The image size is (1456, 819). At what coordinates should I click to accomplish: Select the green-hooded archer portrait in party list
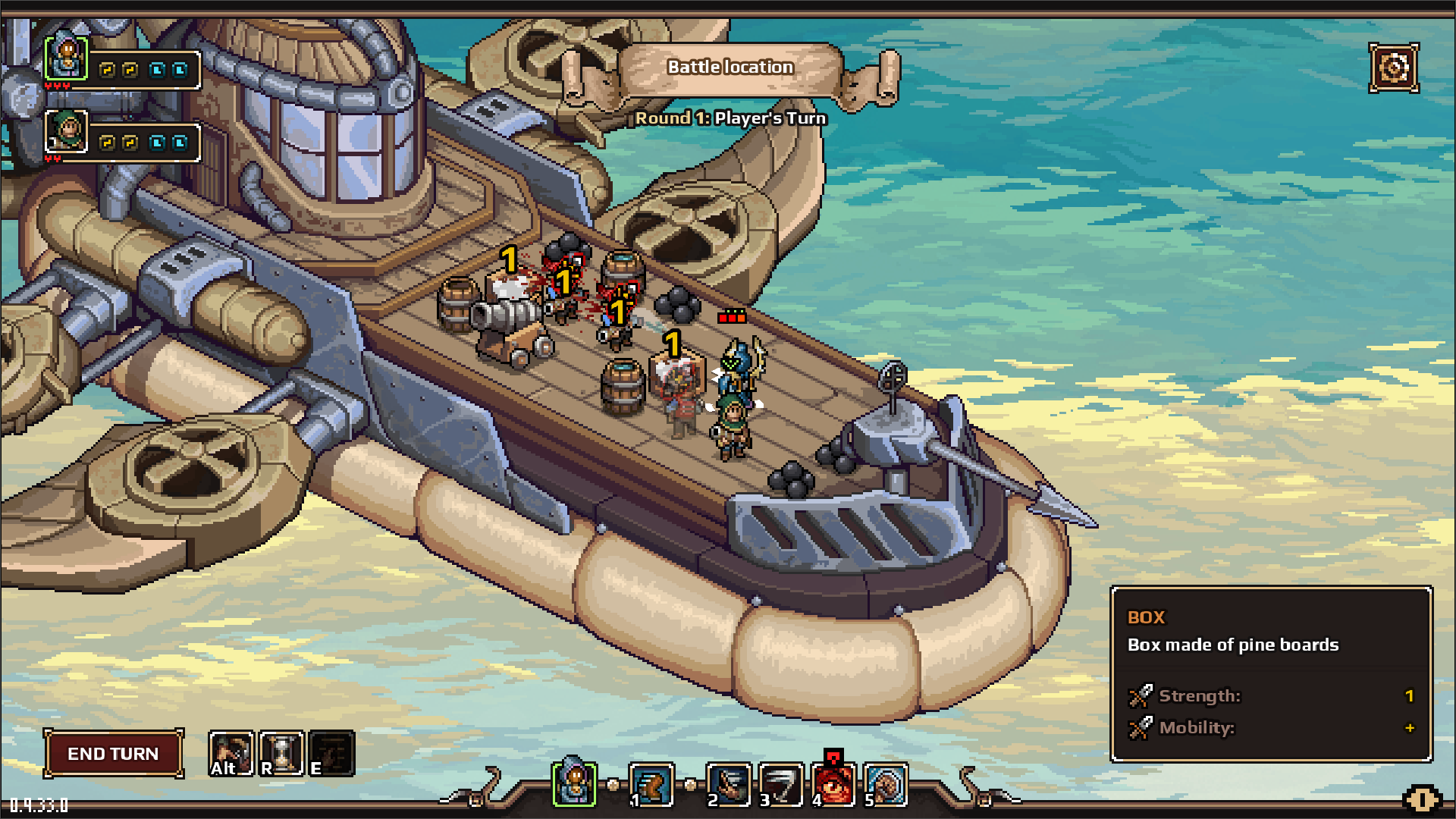pyautogui.click(x=67, y=131)
